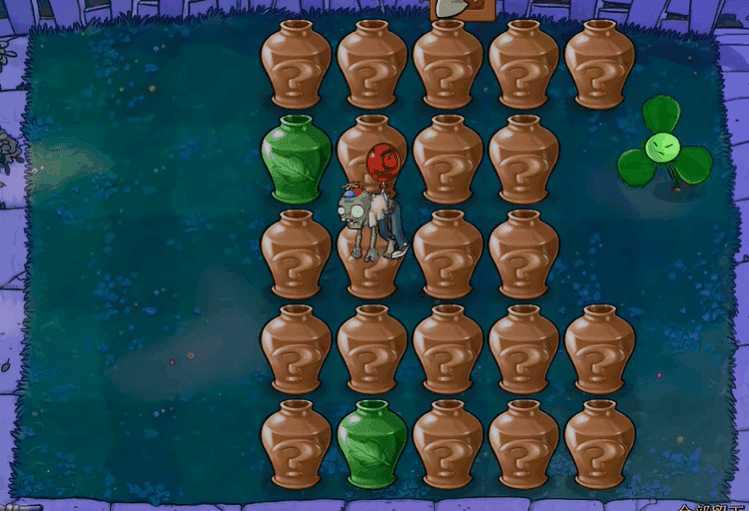
Task: Pick up the shovel tool
Action: [x=455, y=9]
